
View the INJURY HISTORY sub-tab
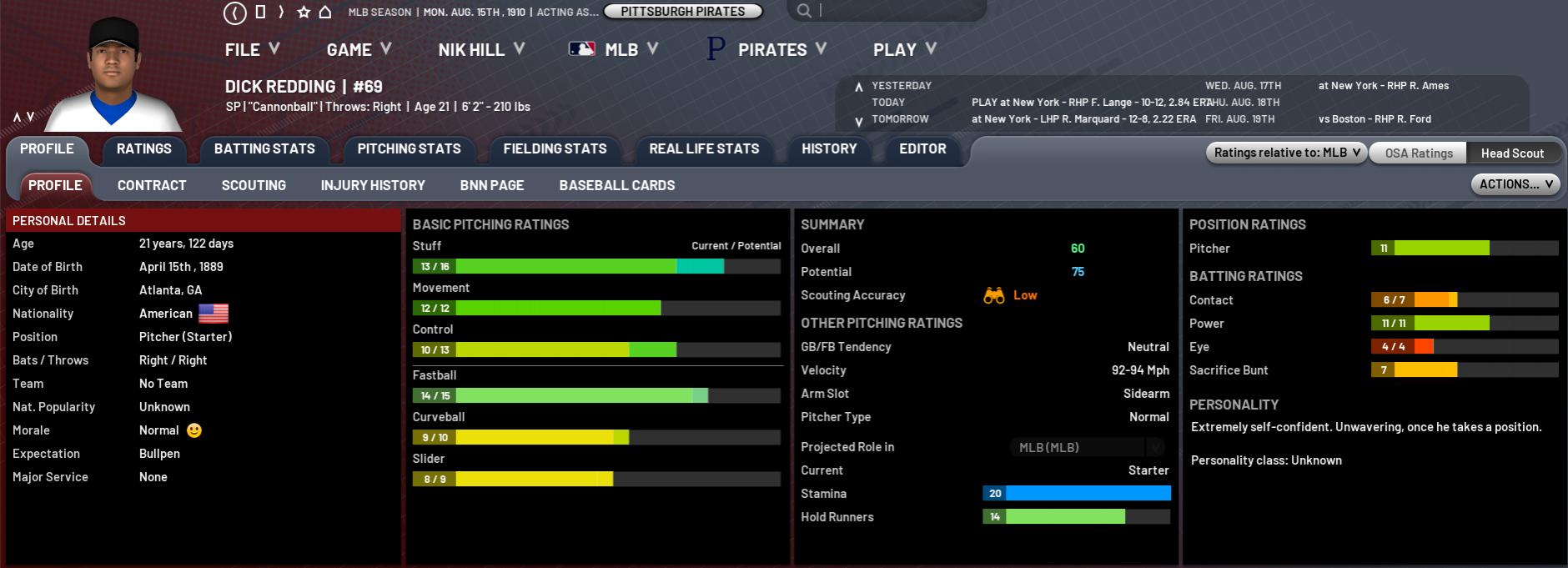373,186
